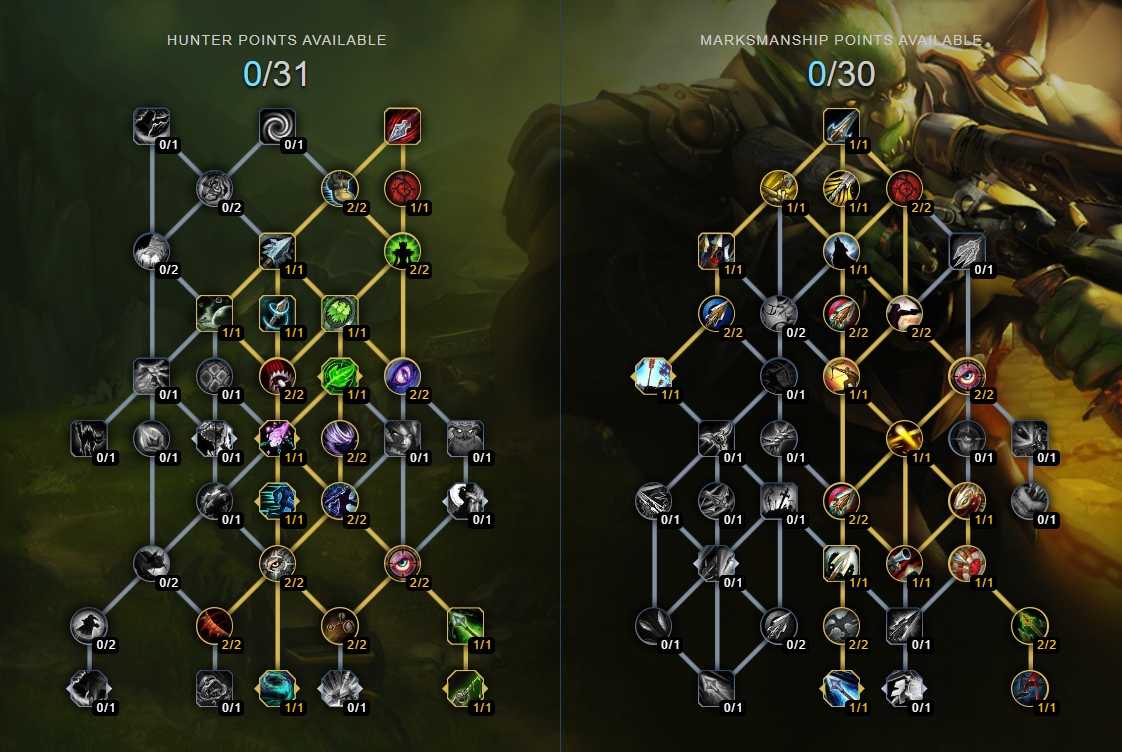Select the top Marksmanship arrow talent
Viewport: 1122px width, 752px height.
point(842,126)
